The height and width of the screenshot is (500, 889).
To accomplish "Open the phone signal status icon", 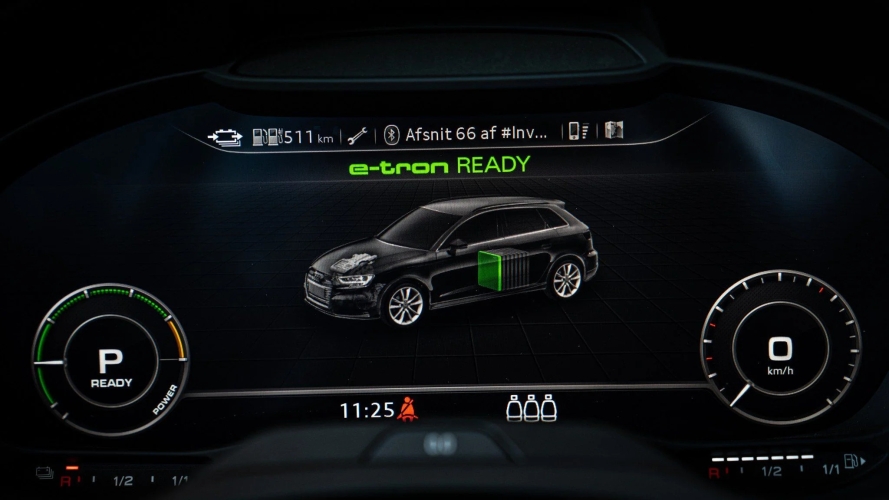I will click(578, 131).
